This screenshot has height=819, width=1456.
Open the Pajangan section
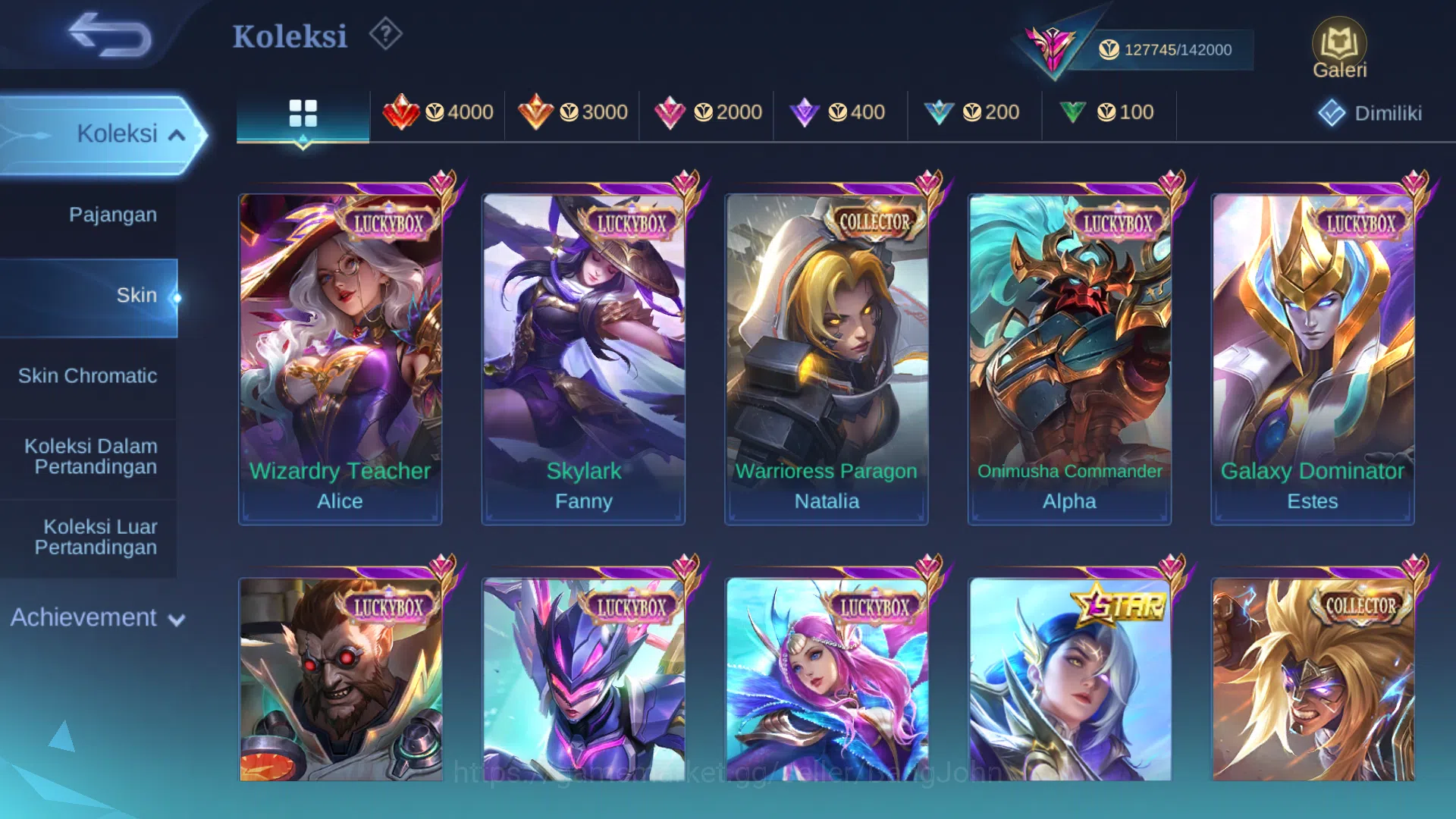pyautogui.click(x=114, y=215)
